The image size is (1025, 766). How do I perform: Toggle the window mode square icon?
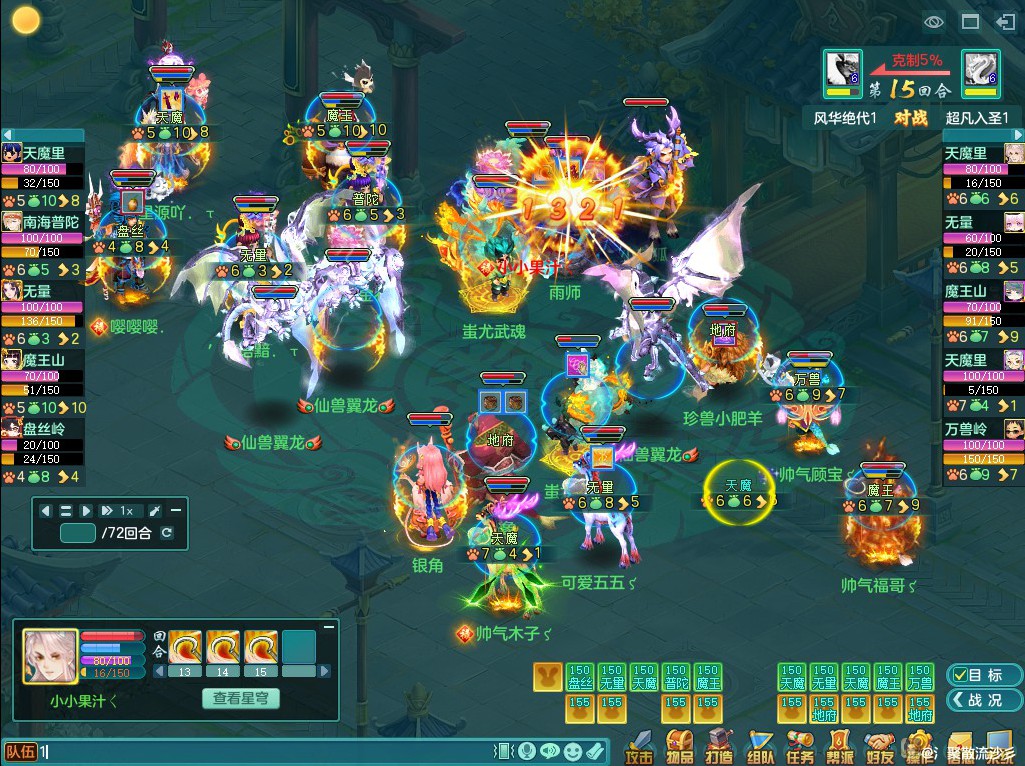click(969, 21)
